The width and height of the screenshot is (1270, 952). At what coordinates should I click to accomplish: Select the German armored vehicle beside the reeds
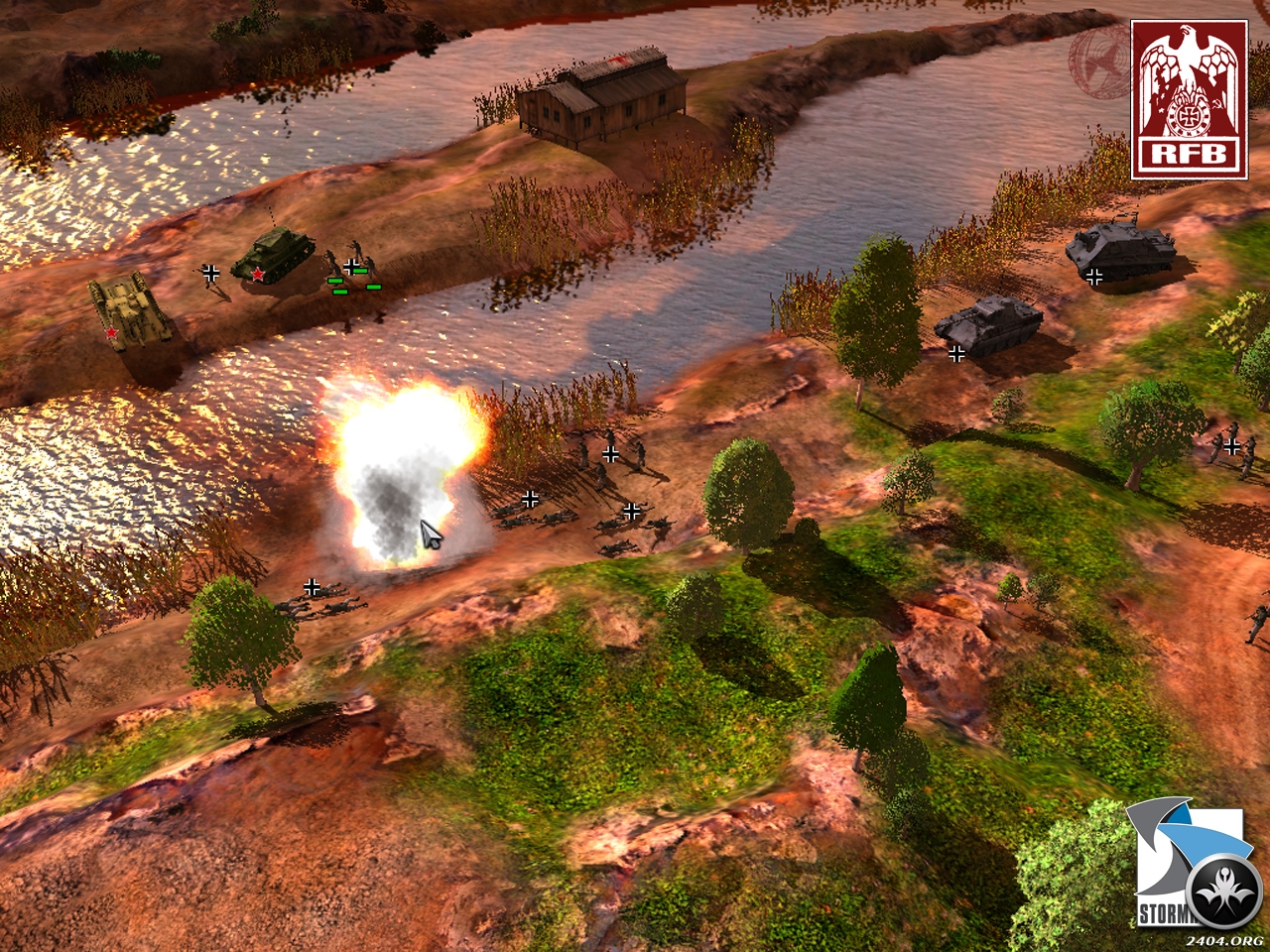1121,251
